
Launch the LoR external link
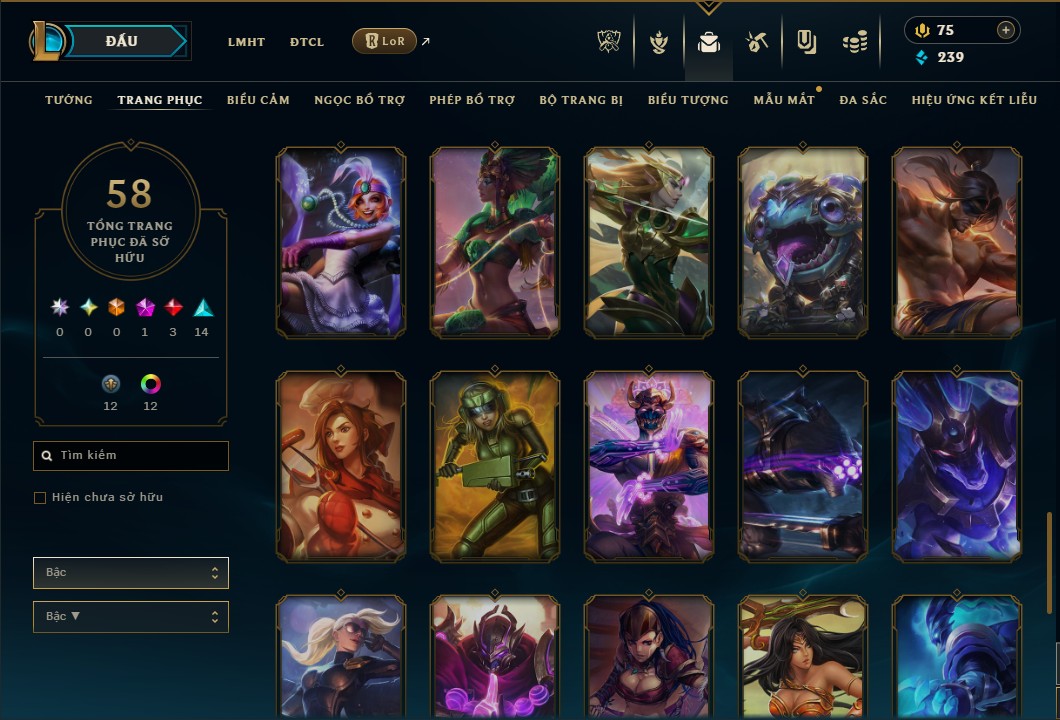385,41
